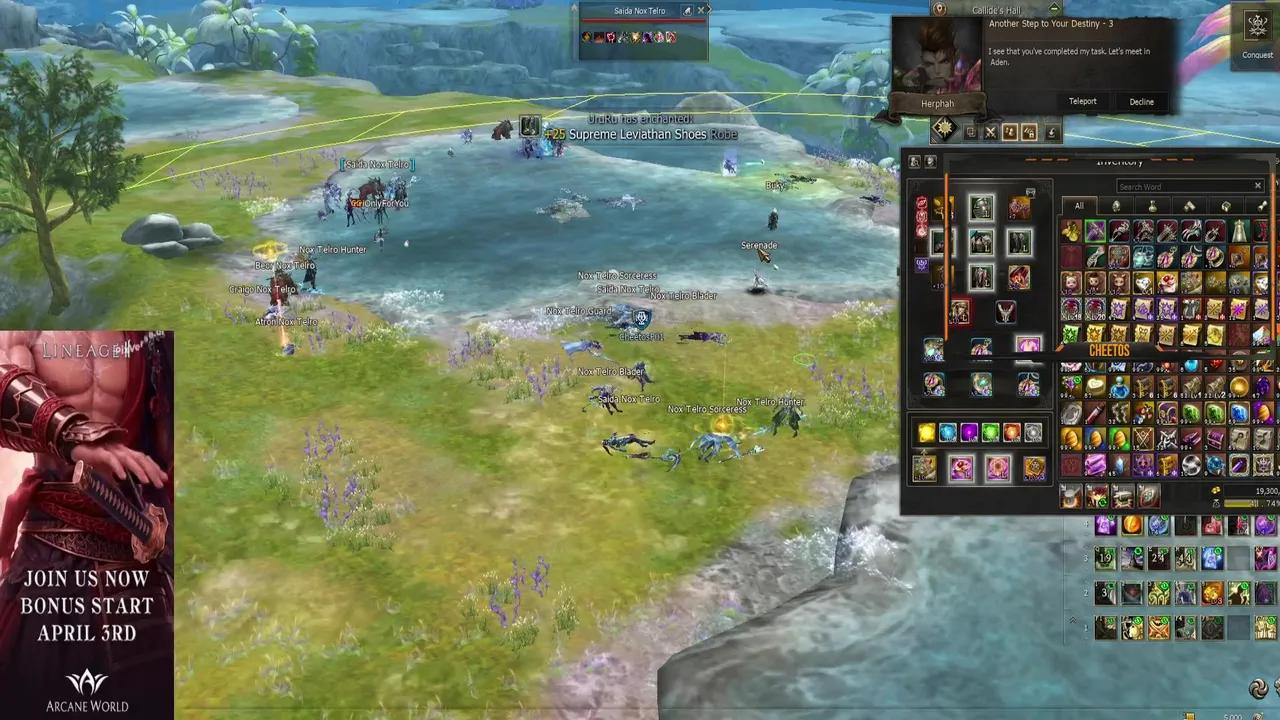The width and height of the screenshot is (1280, 720).
Task: Expand the Saida Nox Telro target window chevron
Action: 710,11
